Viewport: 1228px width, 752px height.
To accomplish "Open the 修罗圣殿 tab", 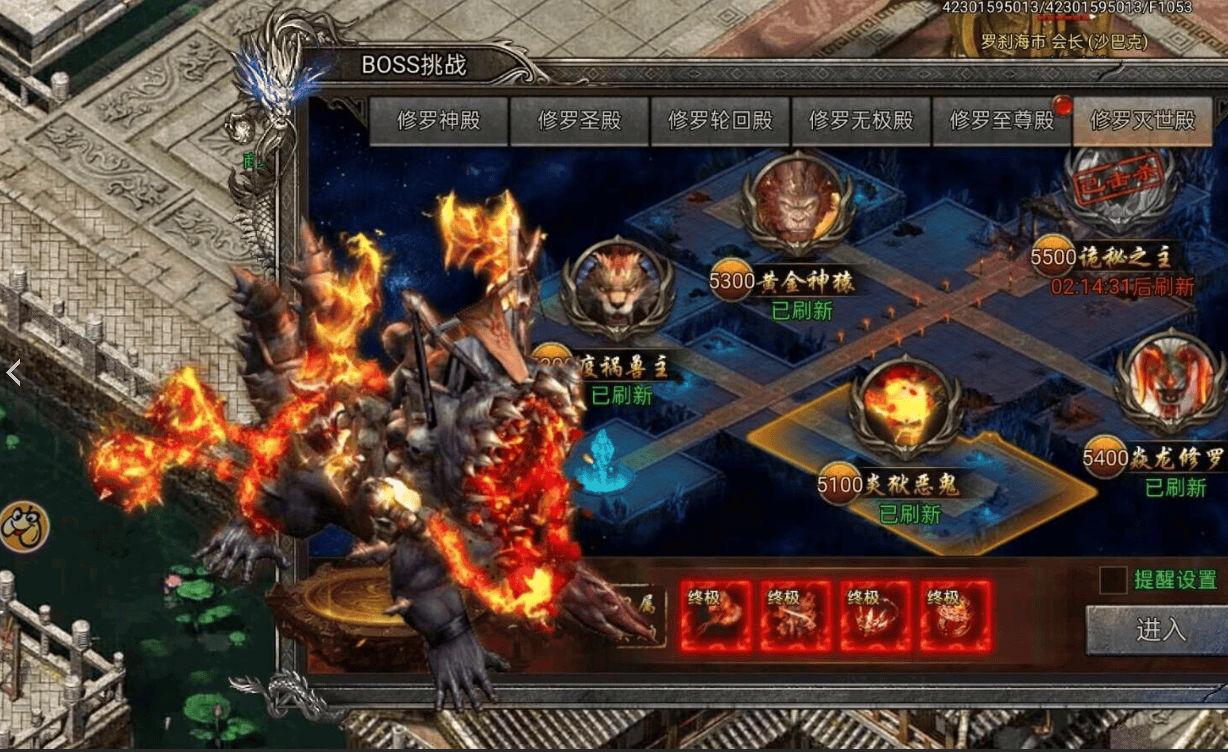I will [580, 121].
